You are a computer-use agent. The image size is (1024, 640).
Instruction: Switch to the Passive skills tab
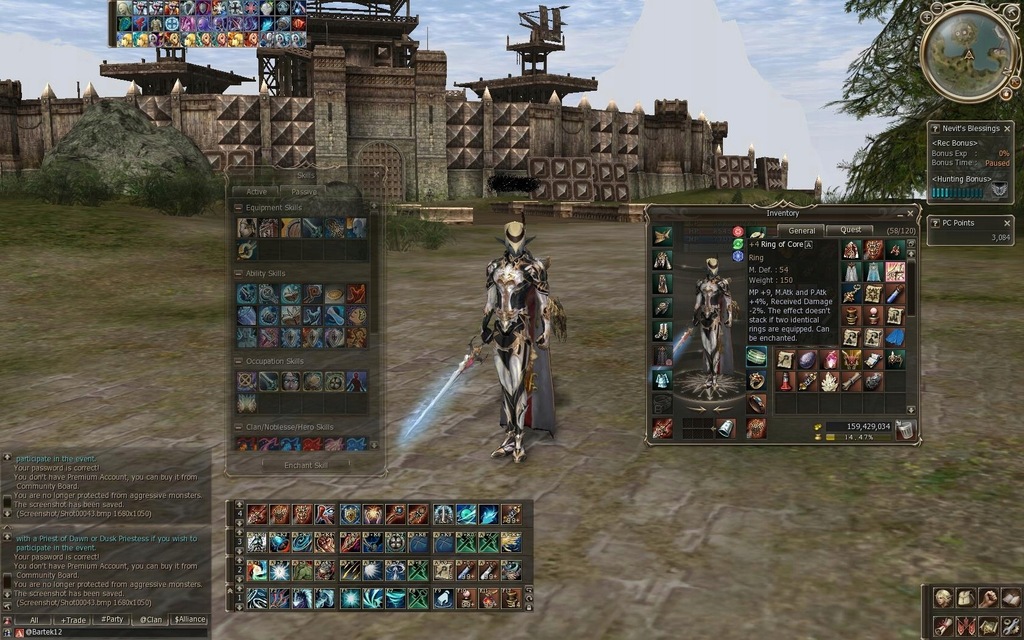coord(303,191)
